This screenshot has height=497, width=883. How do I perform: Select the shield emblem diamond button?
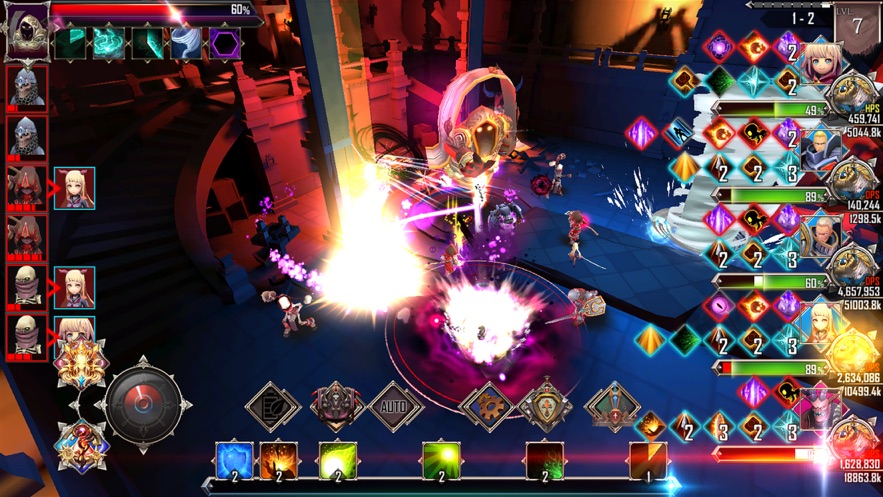point(546,406)
